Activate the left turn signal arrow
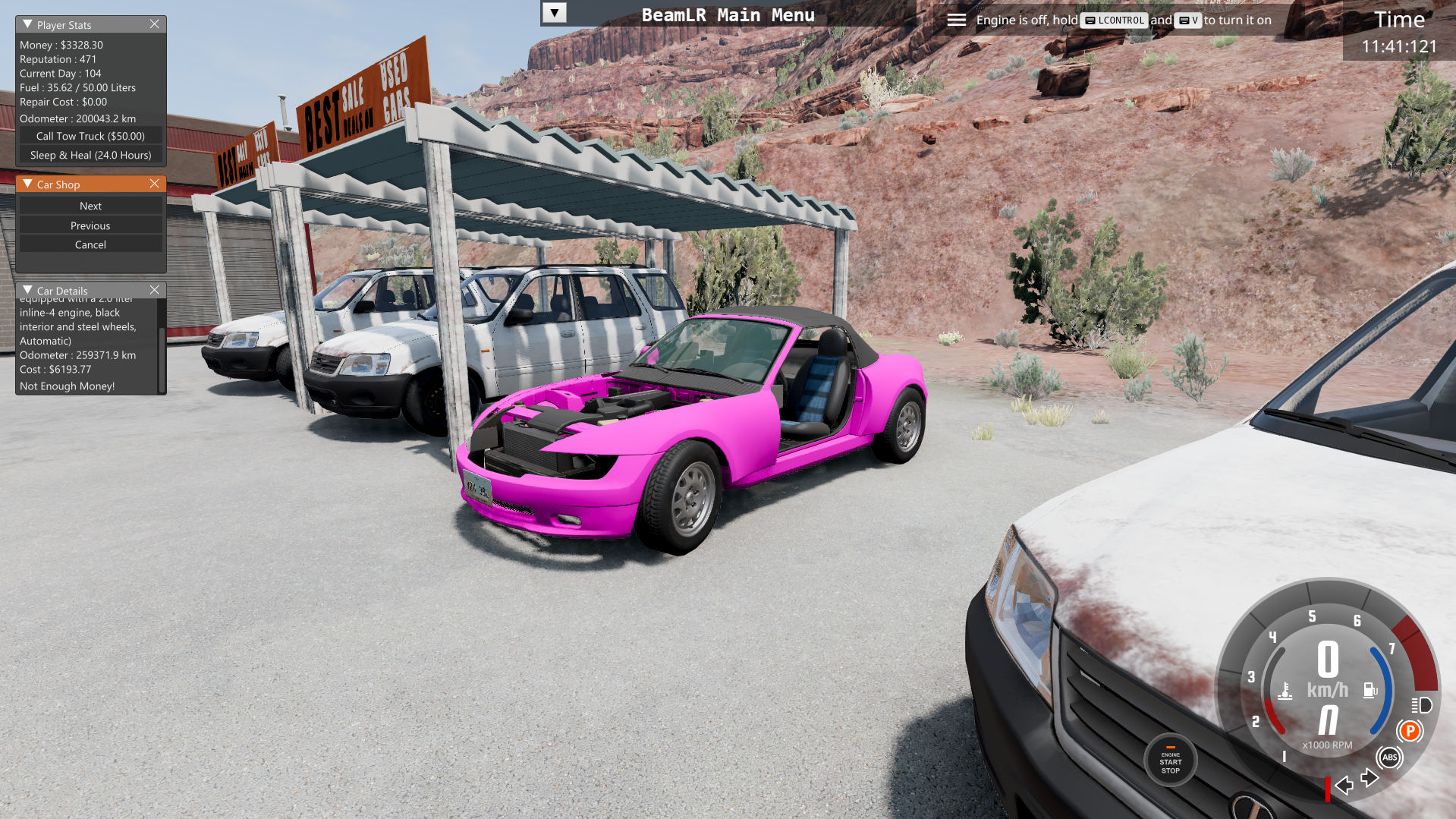 tap(1344, 785)
